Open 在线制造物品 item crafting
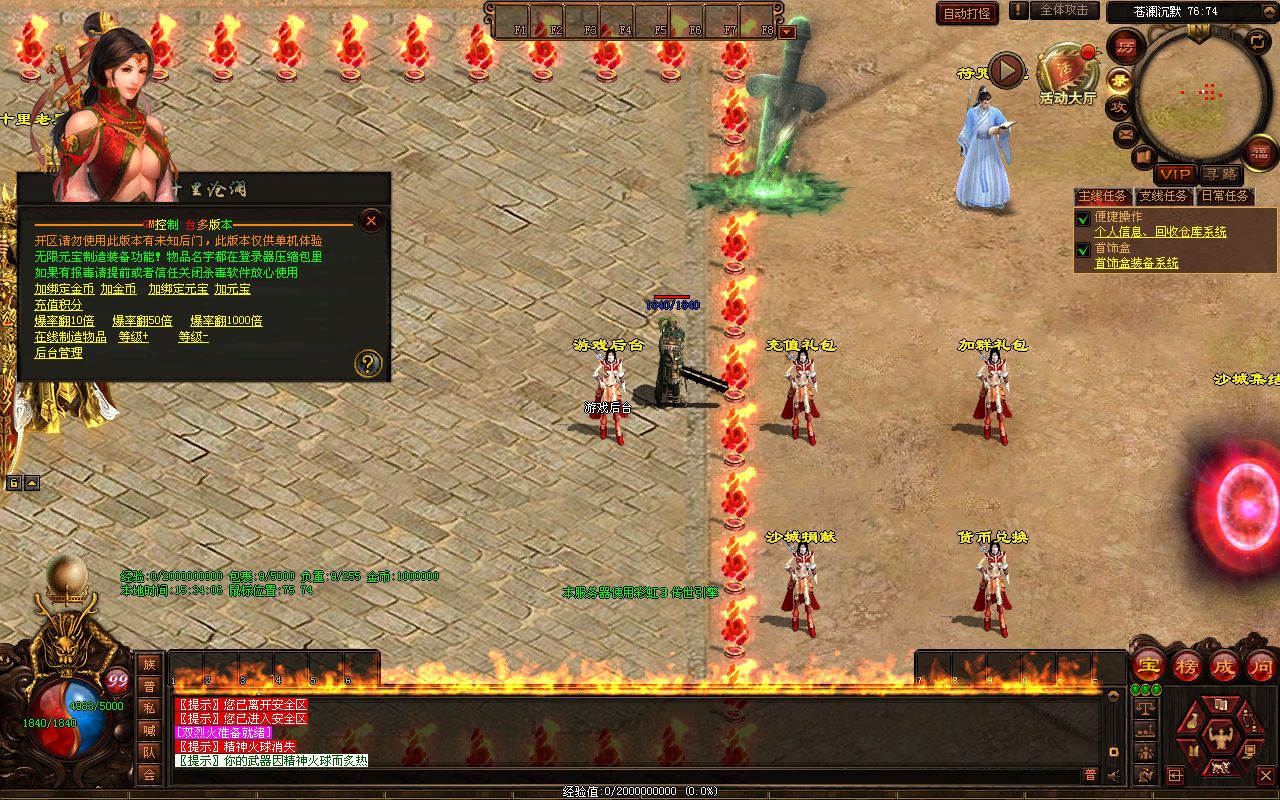 coord(70,337)
